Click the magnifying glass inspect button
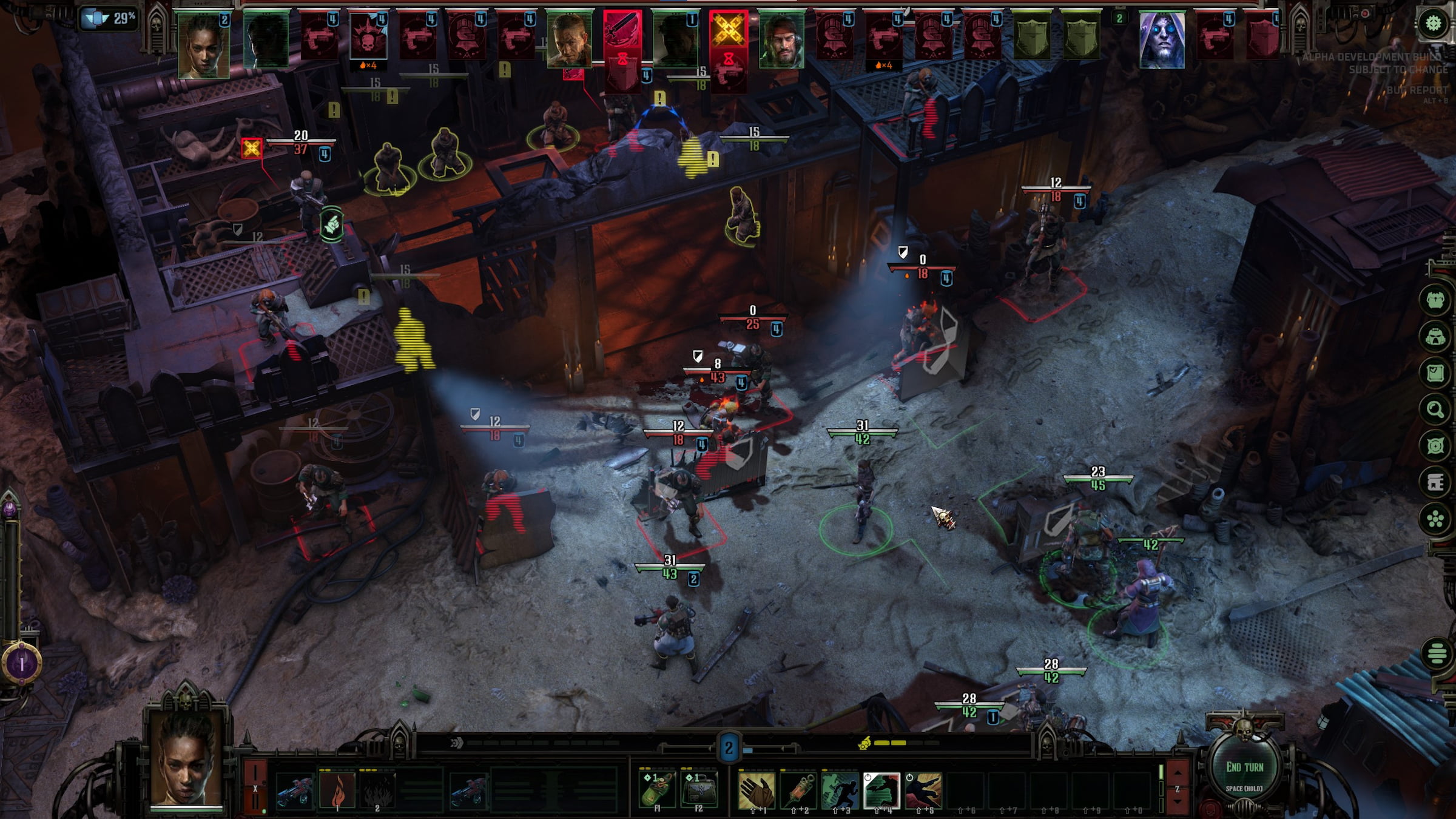 (x=1435, y=409)
